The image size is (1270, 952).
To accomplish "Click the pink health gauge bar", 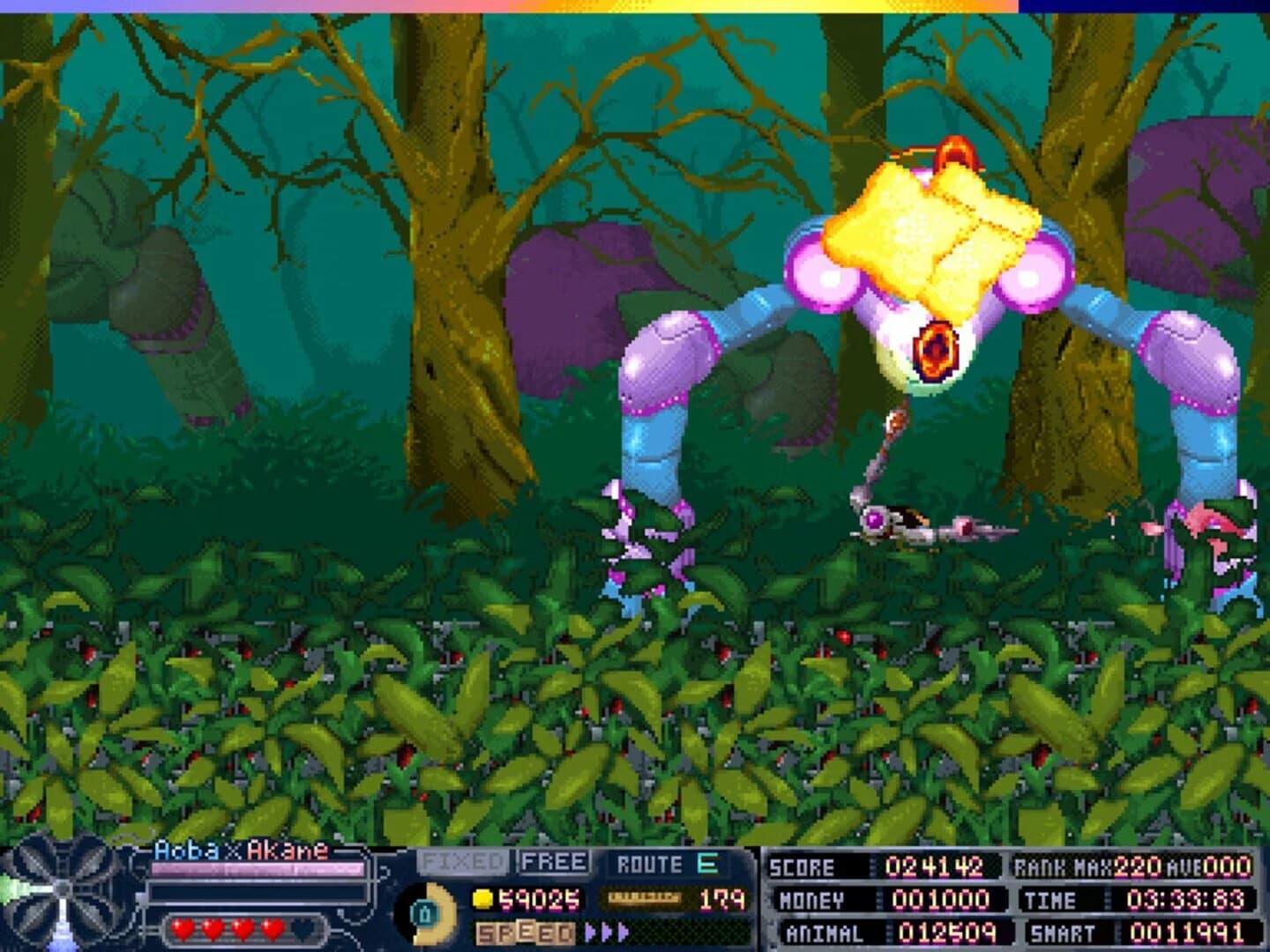I will pos(256,871).
